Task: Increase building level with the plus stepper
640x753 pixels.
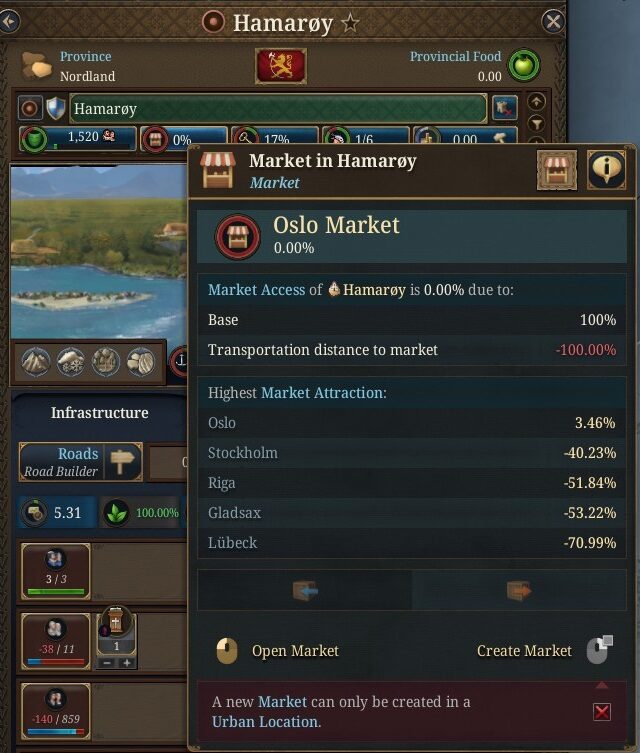Action: coord(127,663)
